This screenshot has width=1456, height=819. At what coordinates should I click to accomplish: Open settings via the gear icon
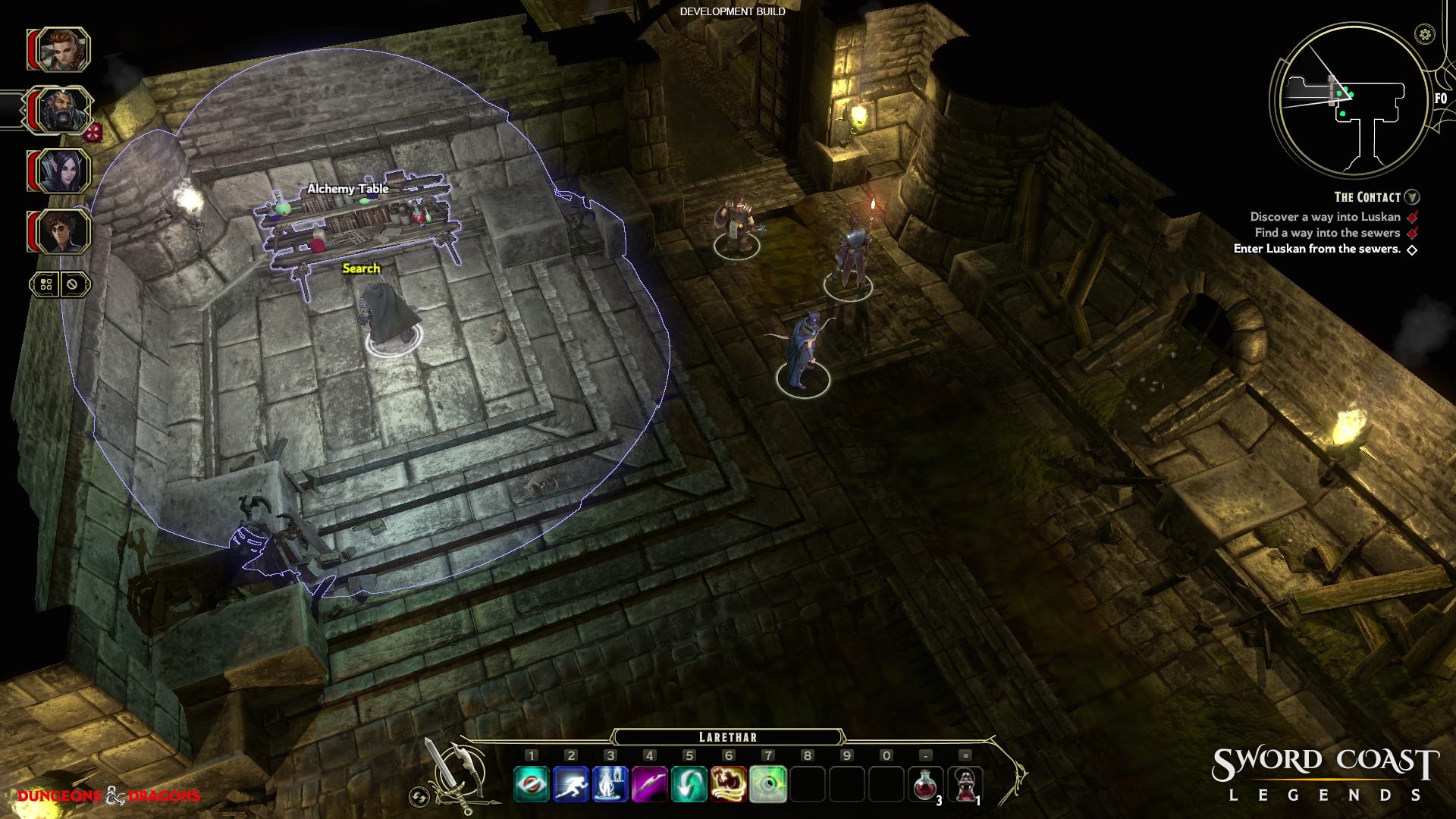(x=1426, y=34)
